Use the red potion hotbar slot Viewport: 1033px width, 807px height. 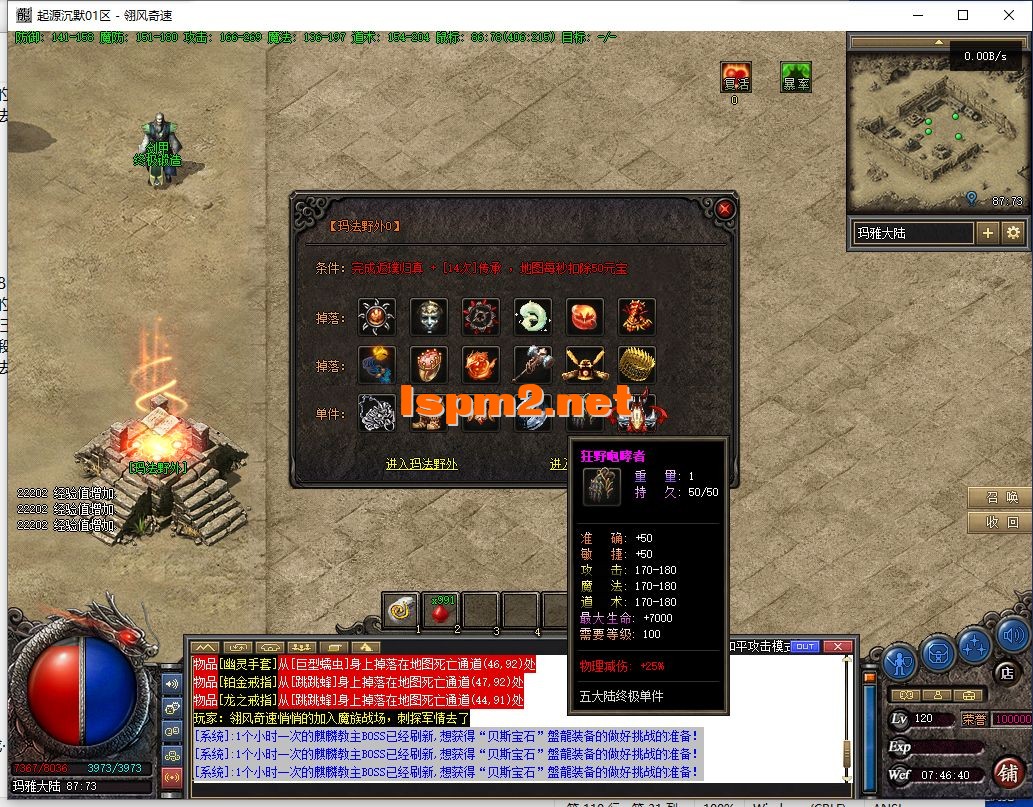[440, 609]
